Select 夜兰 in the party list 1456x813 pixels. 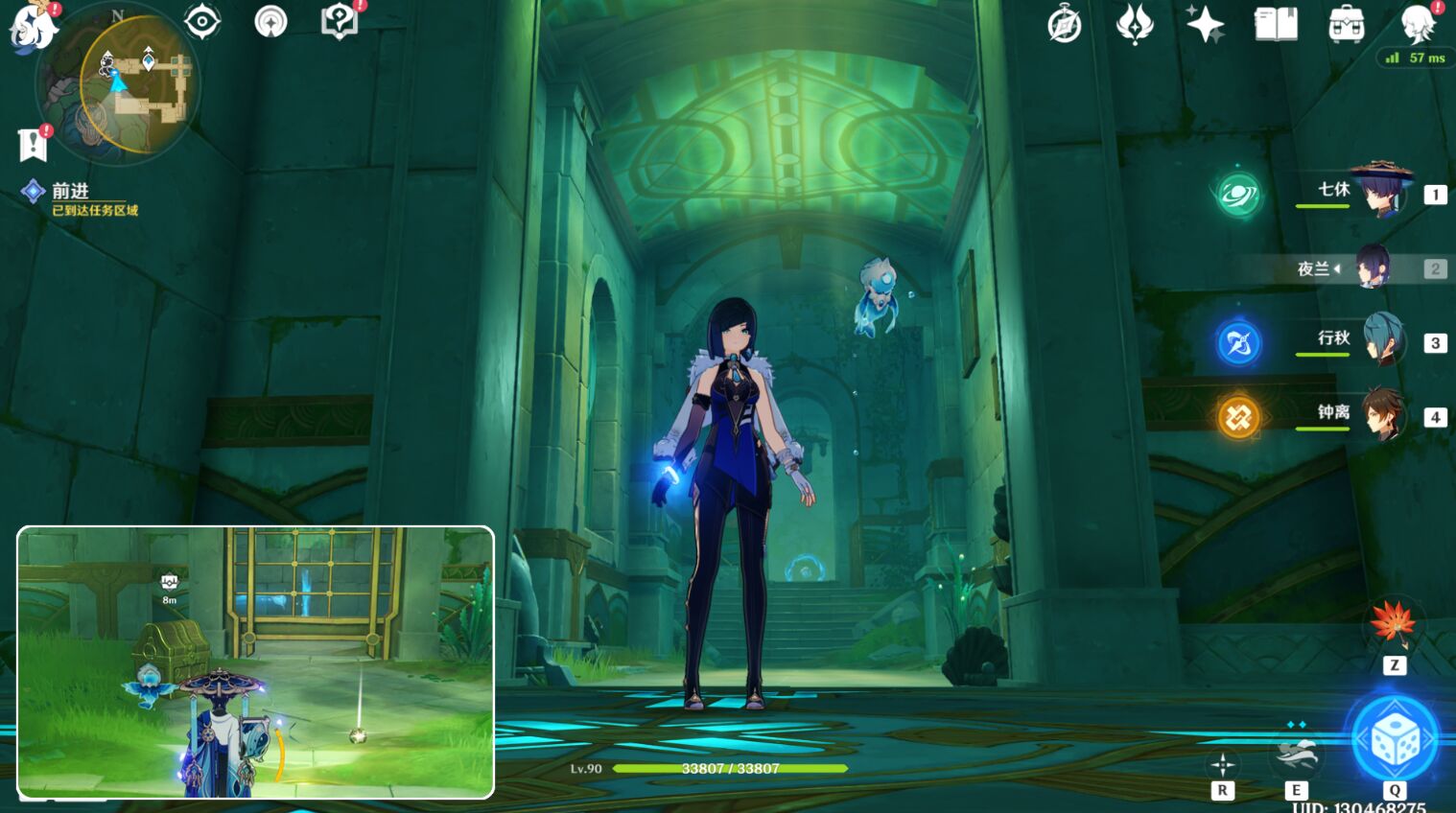pos(1372,268)
